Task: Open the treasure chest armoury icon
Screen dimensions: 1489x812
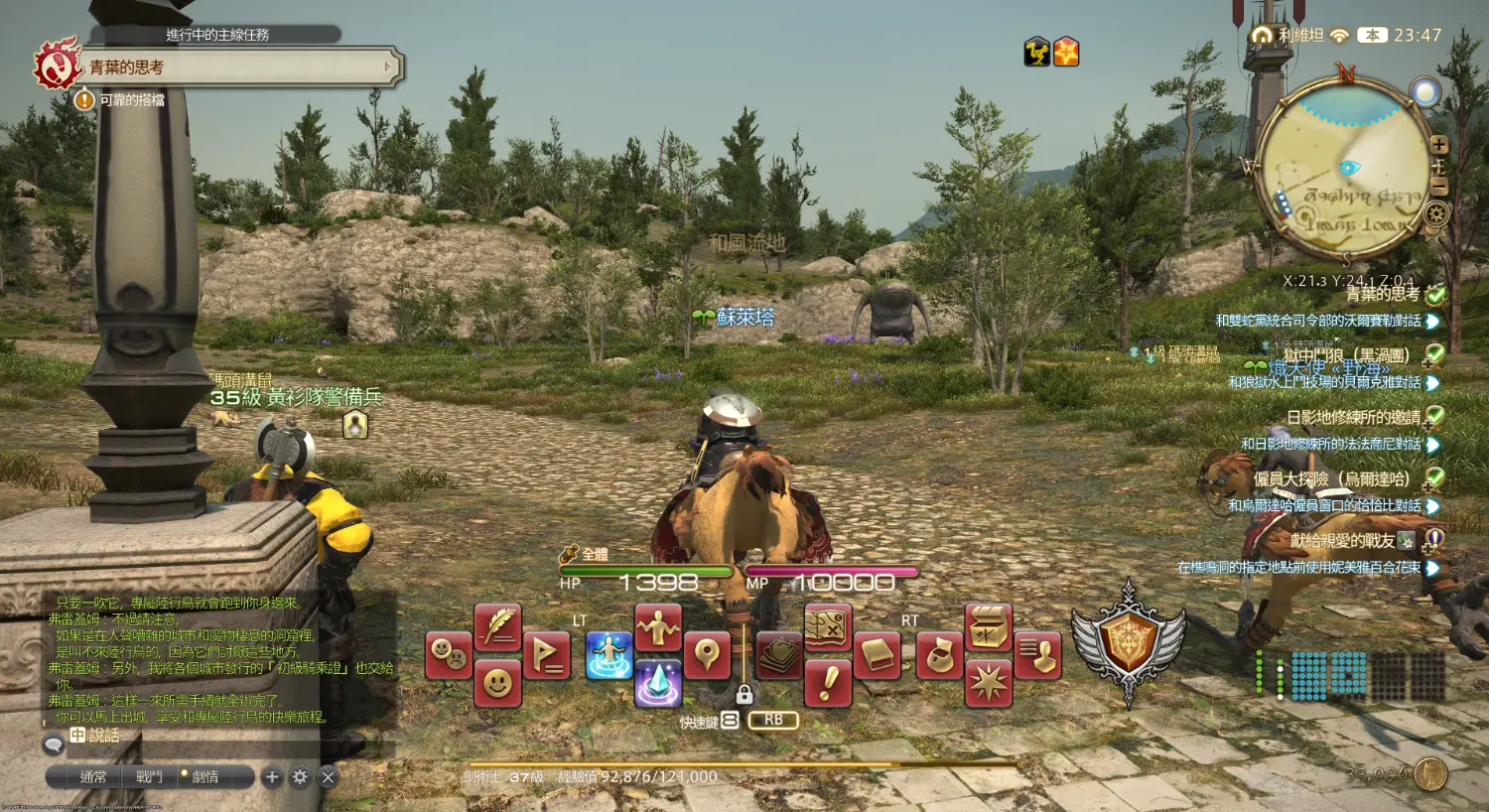Action: point(988,627)
